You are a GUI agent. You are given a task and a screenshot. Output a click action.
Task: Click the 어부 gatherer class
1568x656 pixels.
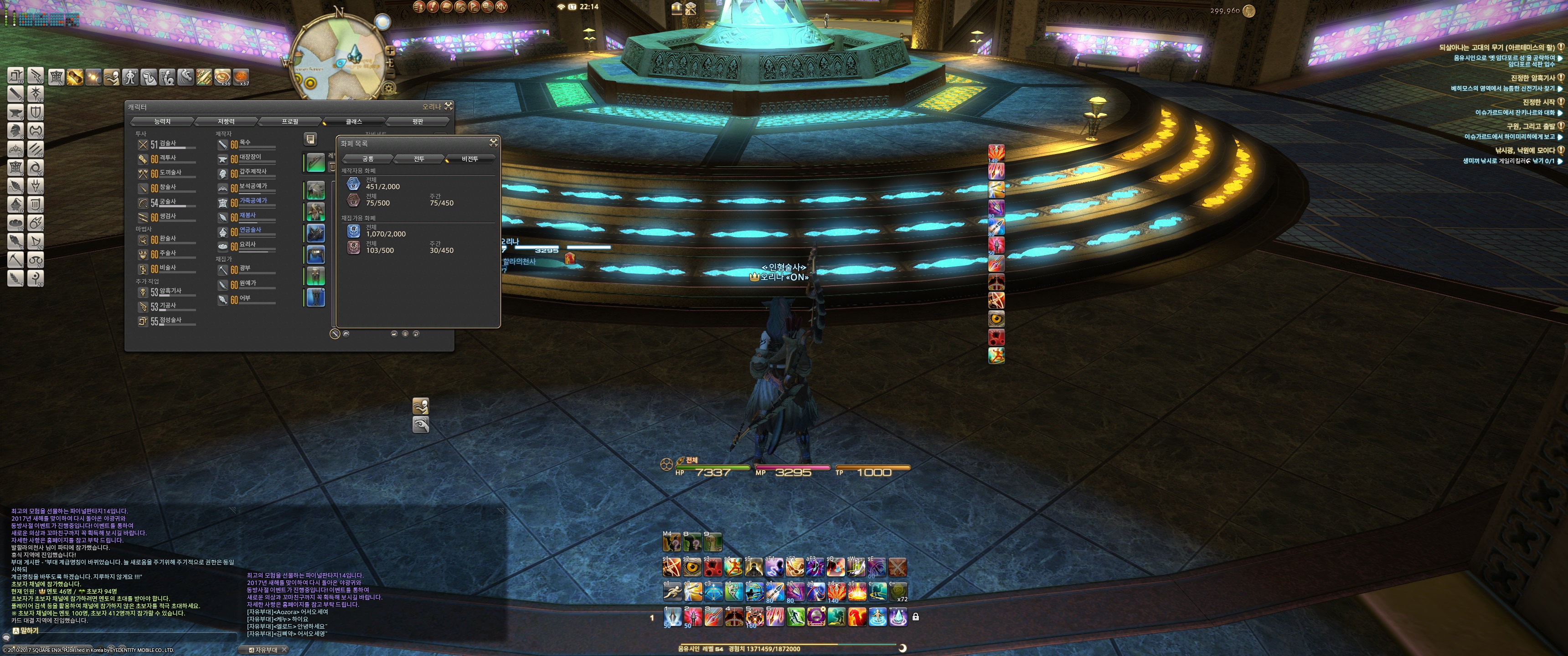point(245,299)
